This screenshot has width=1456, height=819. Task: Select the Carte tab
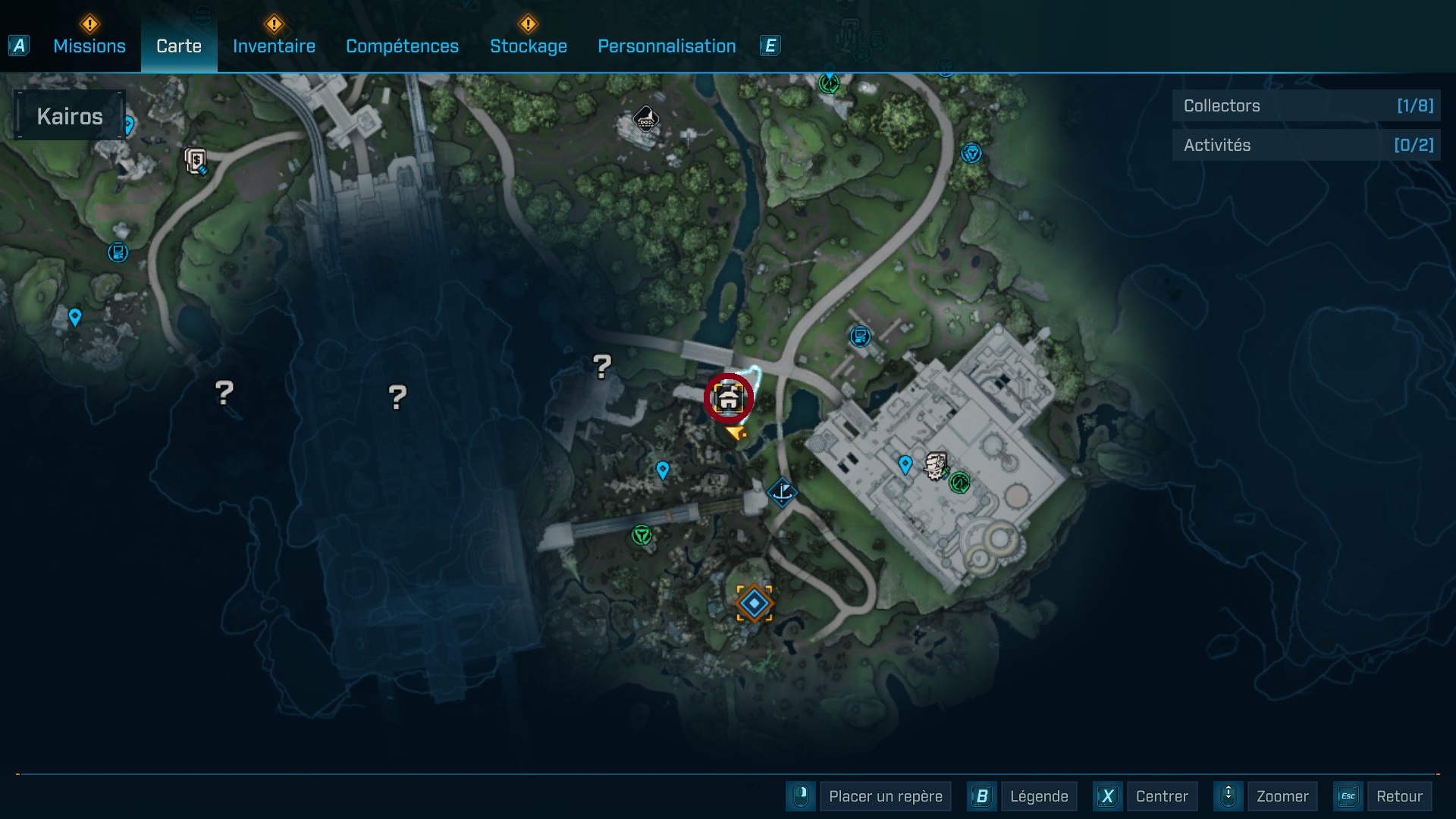point(179,46)
